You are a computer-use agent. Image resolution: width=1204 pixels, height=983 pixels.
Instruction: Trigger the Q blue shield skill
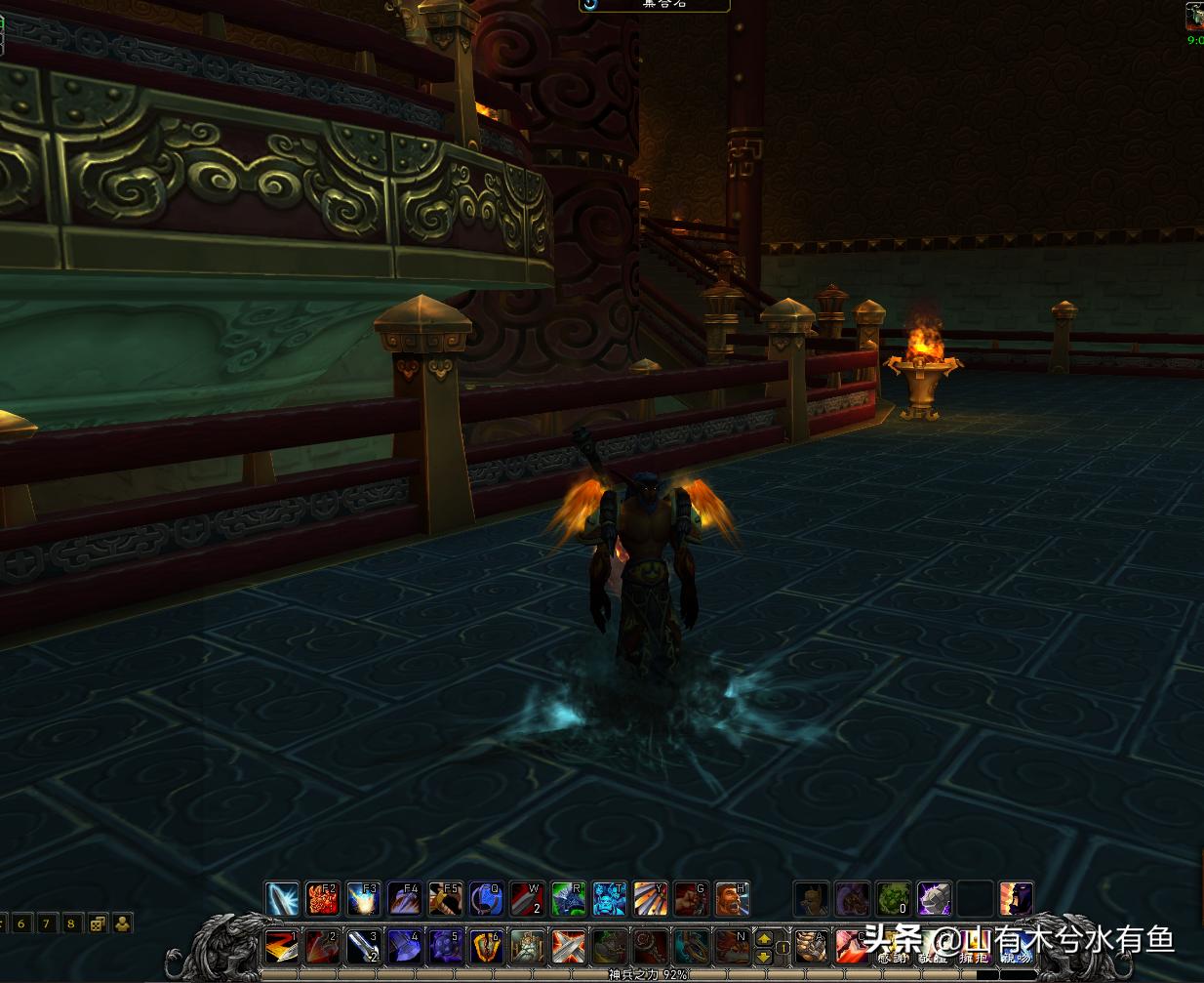coord(487,898)
